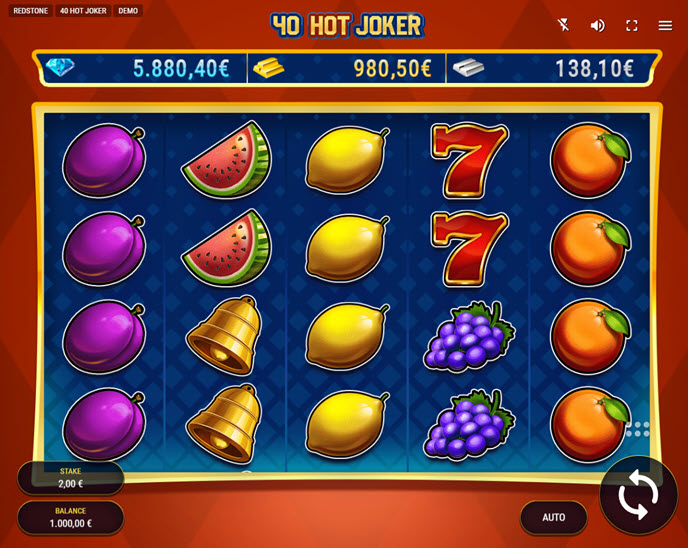Toggle the crossed-out lightning turbo icon
Image resolution: width=688 pixels, height=548 pixels.
coord(564,25)
